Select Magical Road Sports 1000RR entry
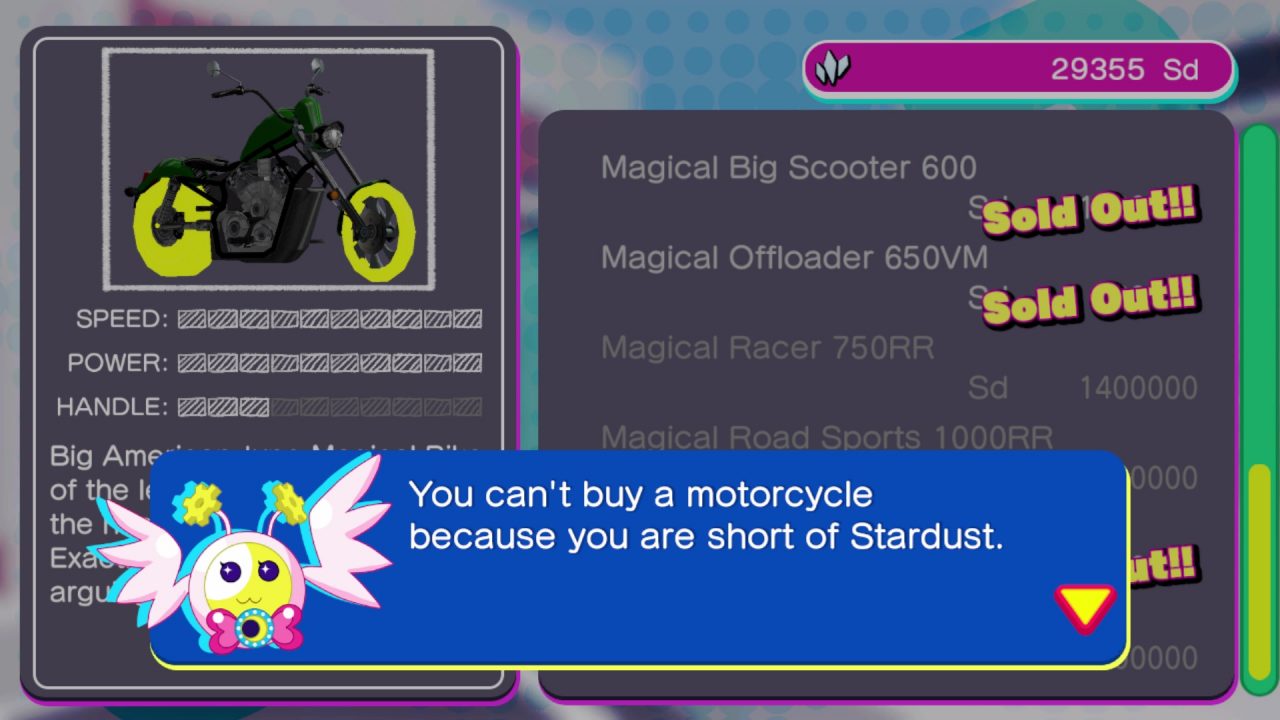The image size is (1280, 720). click(826, 437)
